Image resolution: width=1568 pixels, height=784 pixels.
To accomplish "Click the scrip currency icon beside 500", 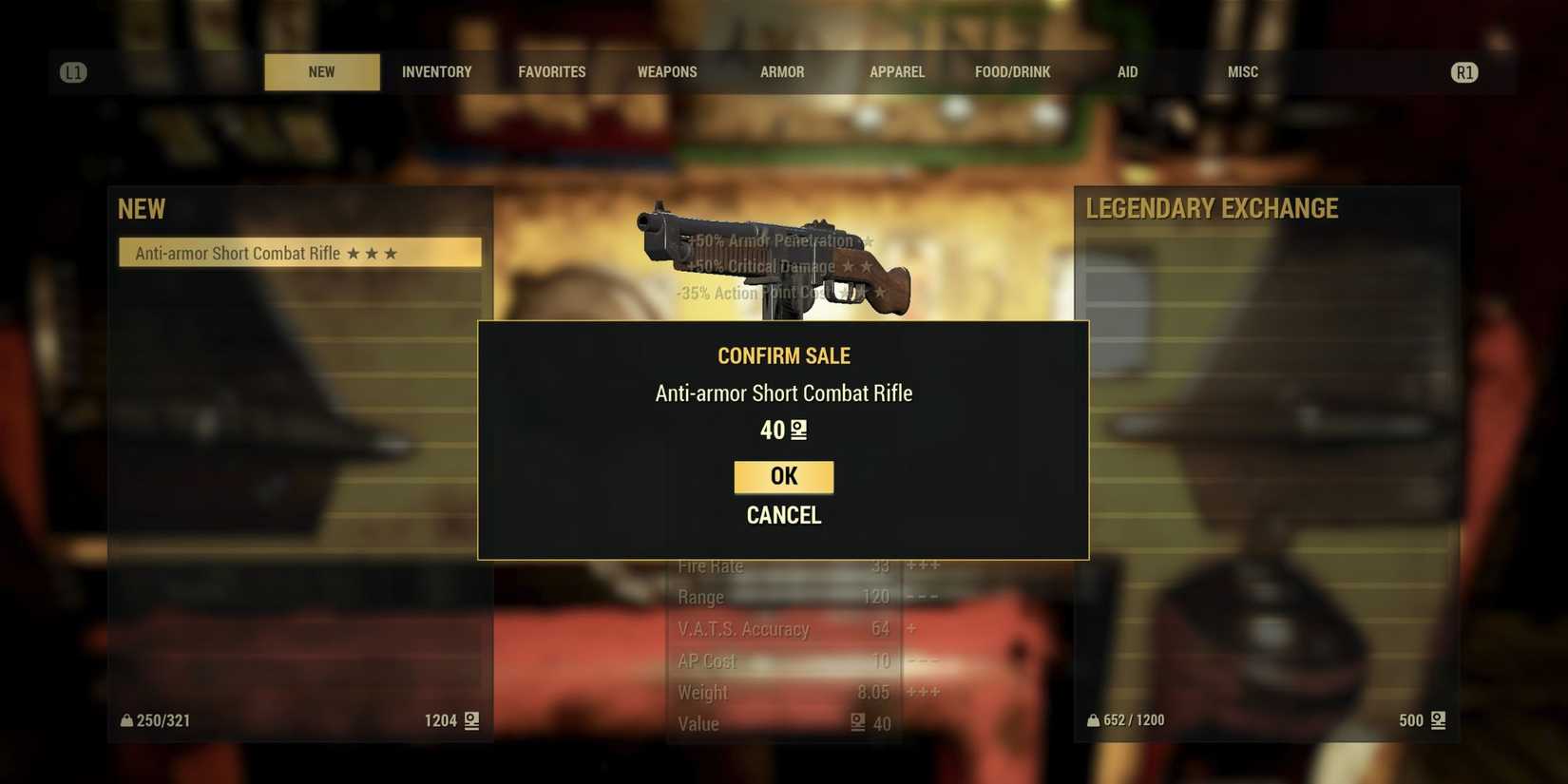I will (x=1439, y=720).
